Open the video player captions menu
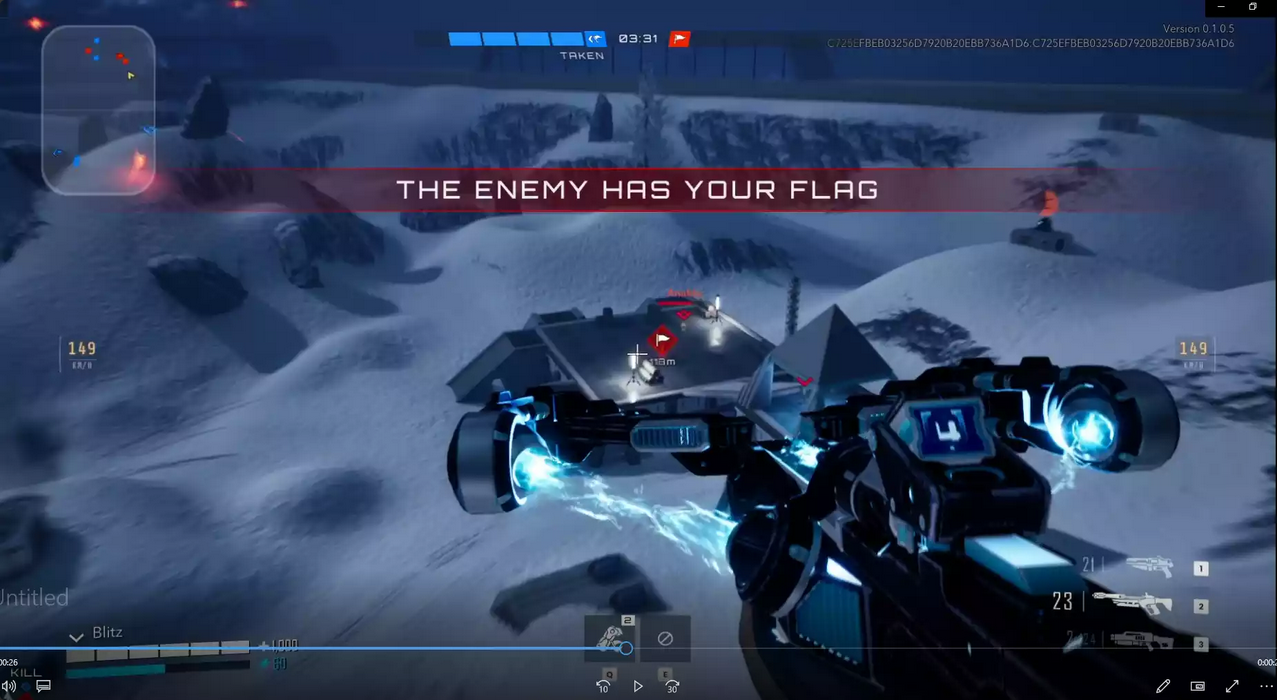This screenshot has height=700, width=1277. pos(43,686)
